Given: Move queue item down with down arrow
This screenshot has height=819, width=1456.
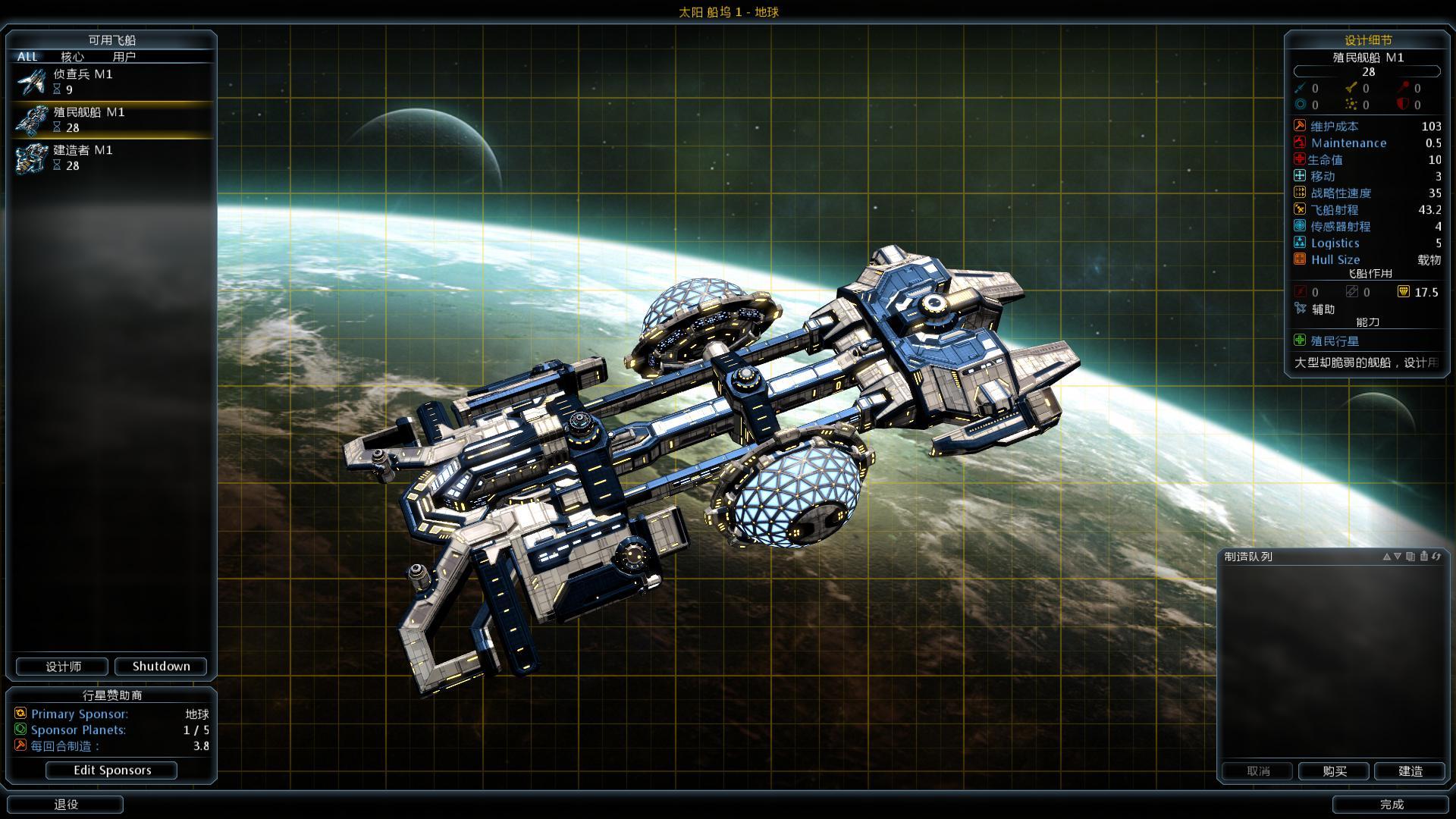Looking at the screenshot, I should (x=1398, y=556).
